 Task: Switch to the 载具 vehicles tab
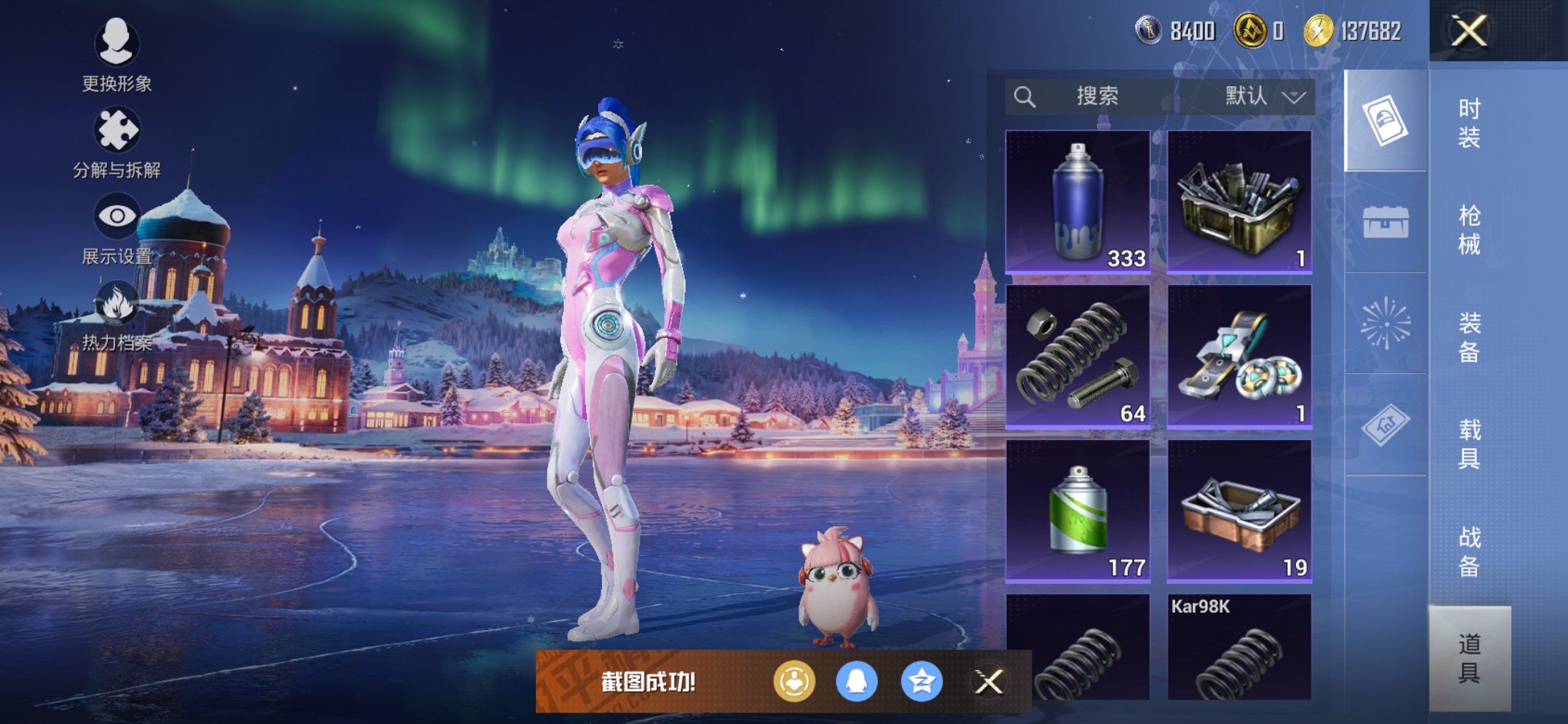click(x=1469, y=444)
